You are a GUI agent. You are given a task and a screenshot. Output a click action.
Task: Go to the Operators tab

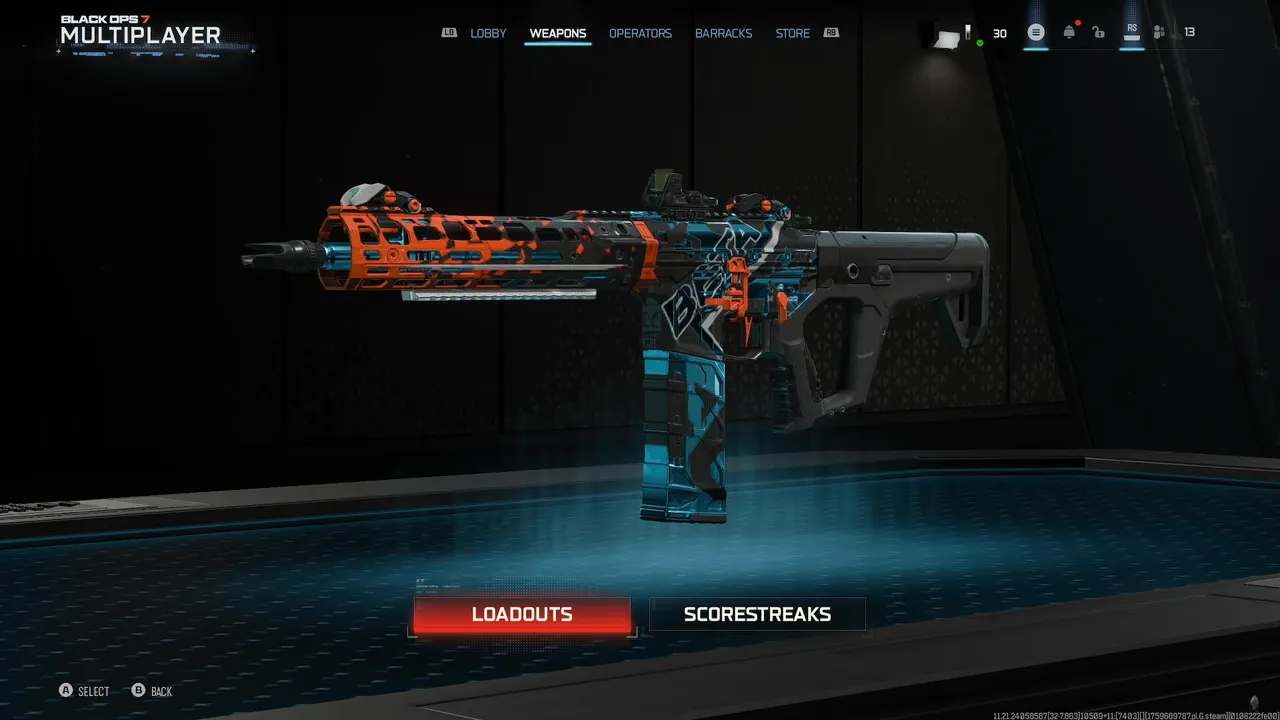pos(640,33)
